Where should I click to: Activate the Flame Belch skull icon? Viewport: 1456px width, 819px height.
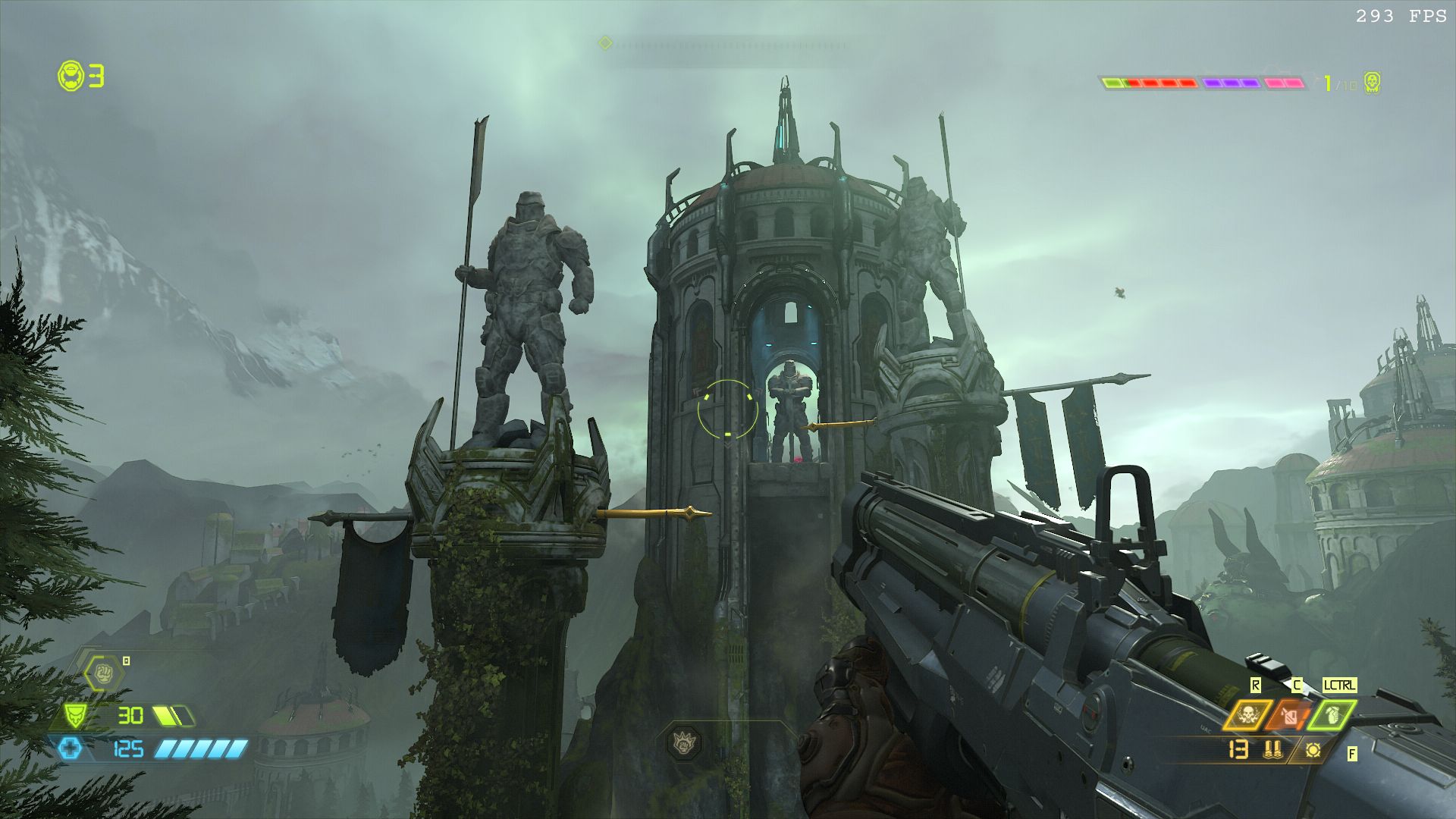[x=1247, y=715]
